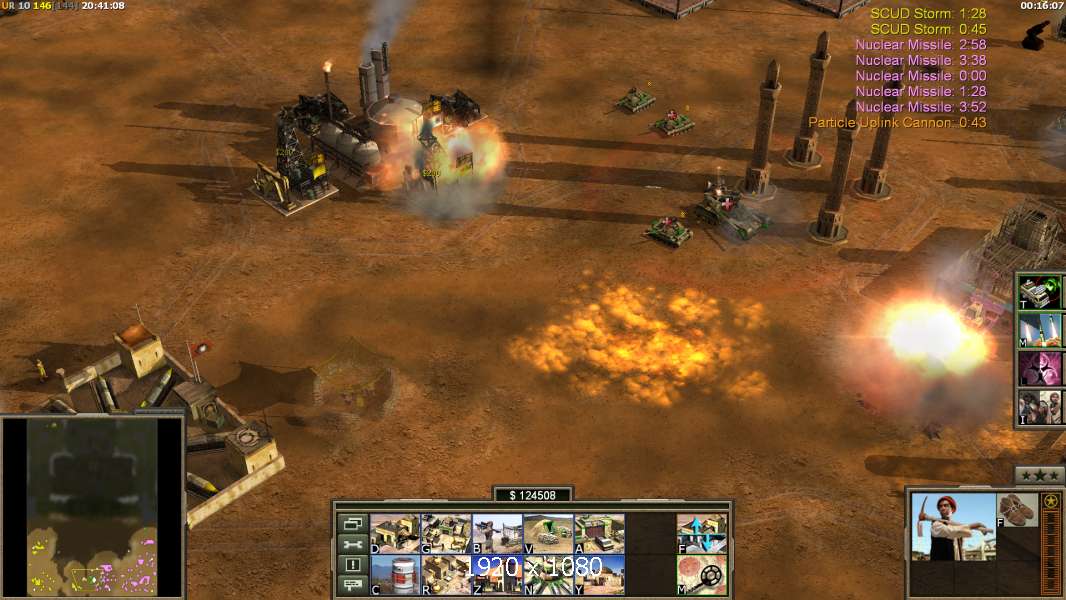1066x600 pixels.
Task: Choose the garage building marked A
Action: click(x=599, y=534)
